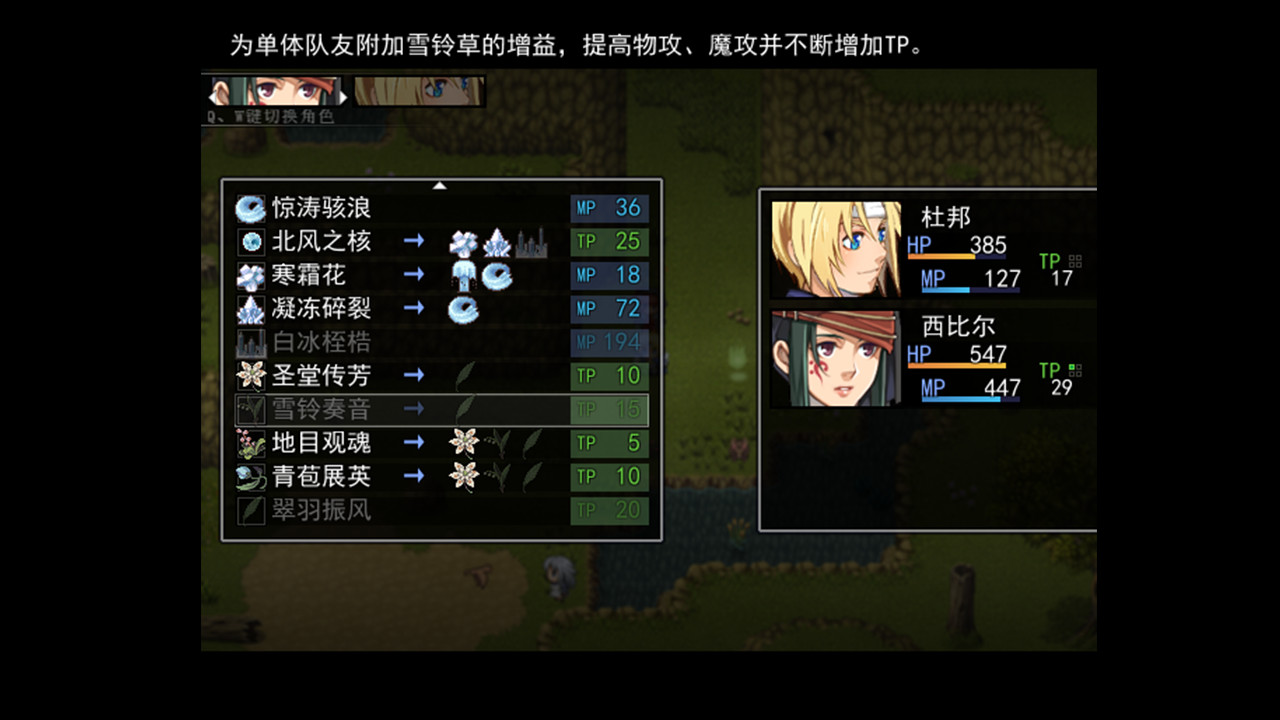Click the arrow beside 地目观魂
Screen dimensions: 1280x720
[413, 443]
